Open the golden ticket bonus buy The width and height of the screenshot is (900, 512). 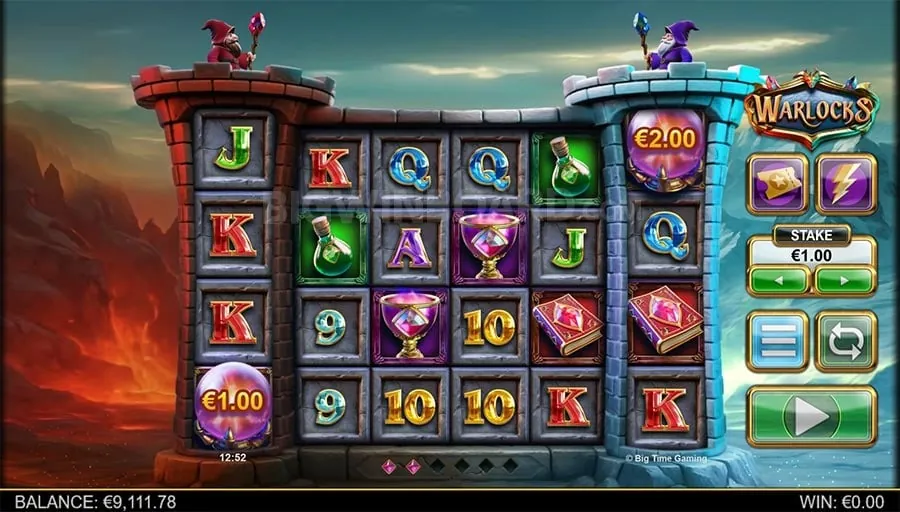pyautogui.click(x=777, y=183)
